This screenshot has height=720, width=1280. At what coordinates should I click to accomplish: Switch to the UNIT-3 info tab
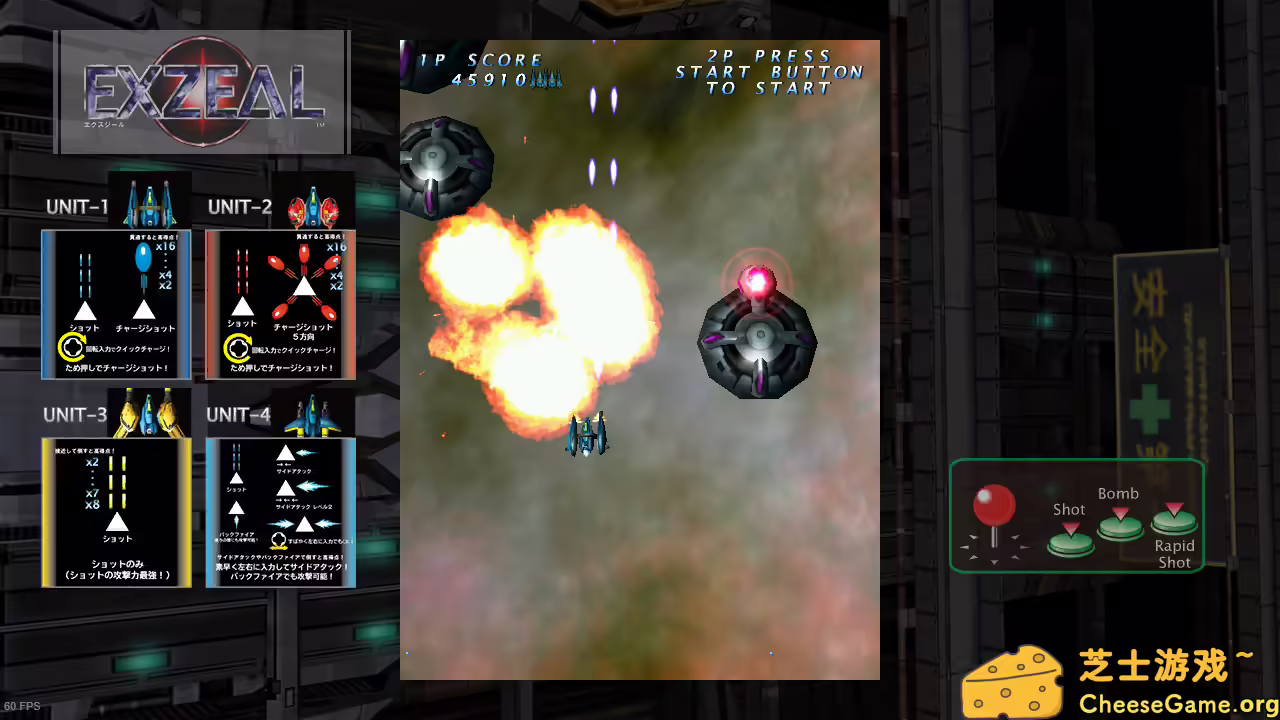point(78,414)
